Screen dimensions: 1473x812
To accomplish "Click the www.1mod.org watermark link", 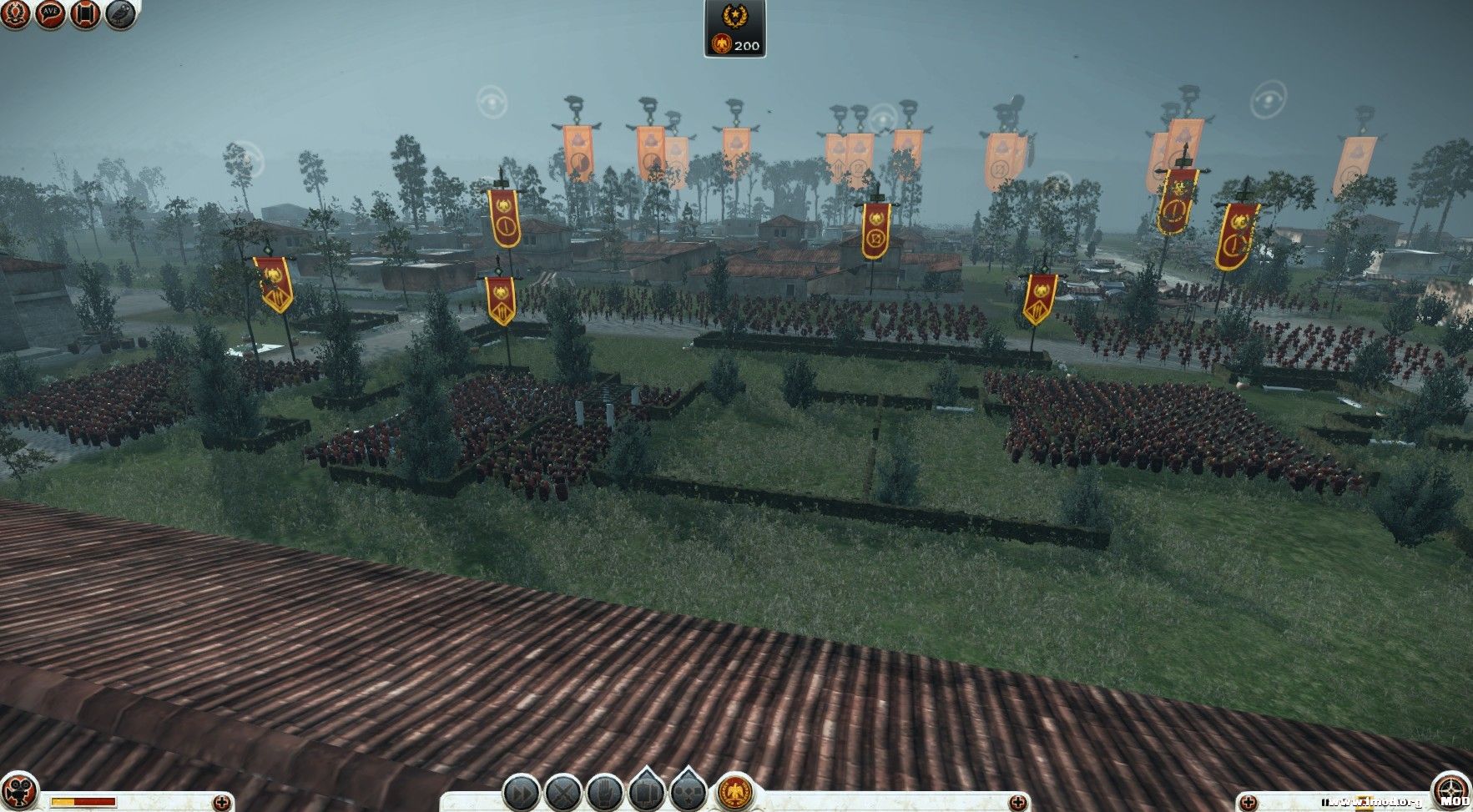I will point(1373,801).
